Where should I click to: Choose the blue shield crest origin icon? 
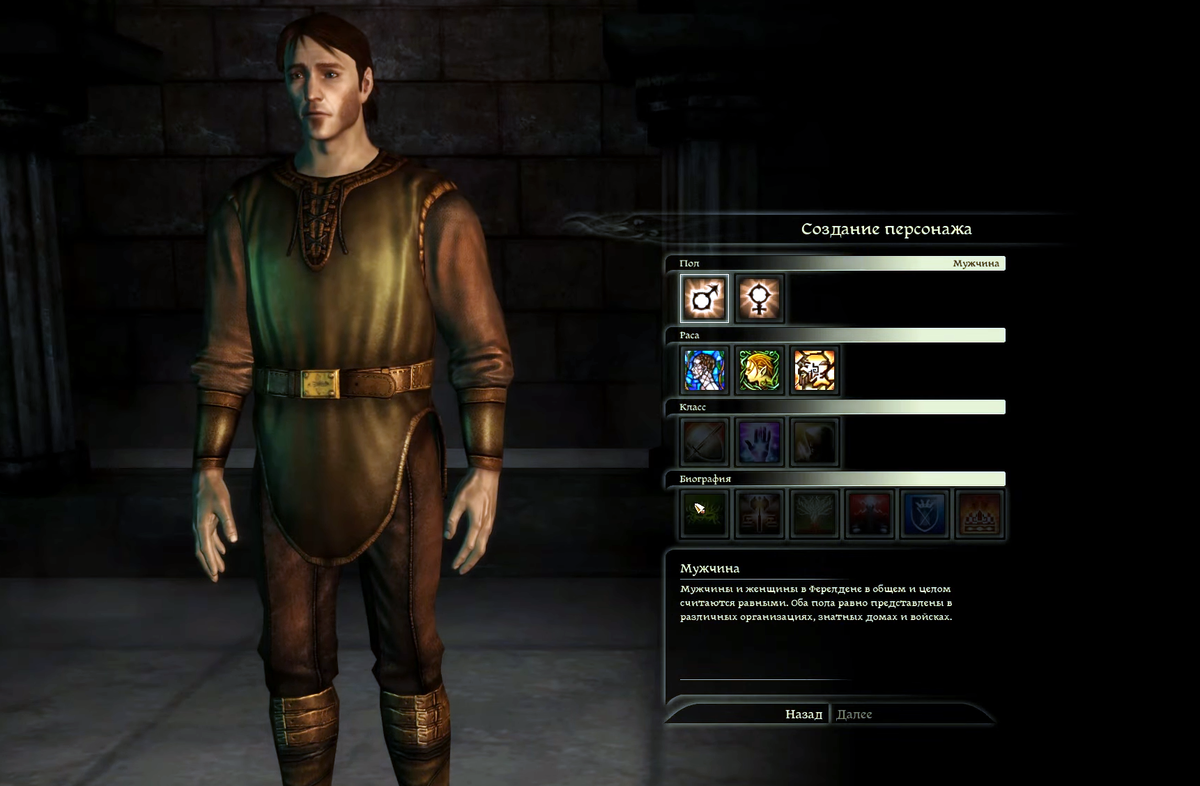click(x=925, y=514)
